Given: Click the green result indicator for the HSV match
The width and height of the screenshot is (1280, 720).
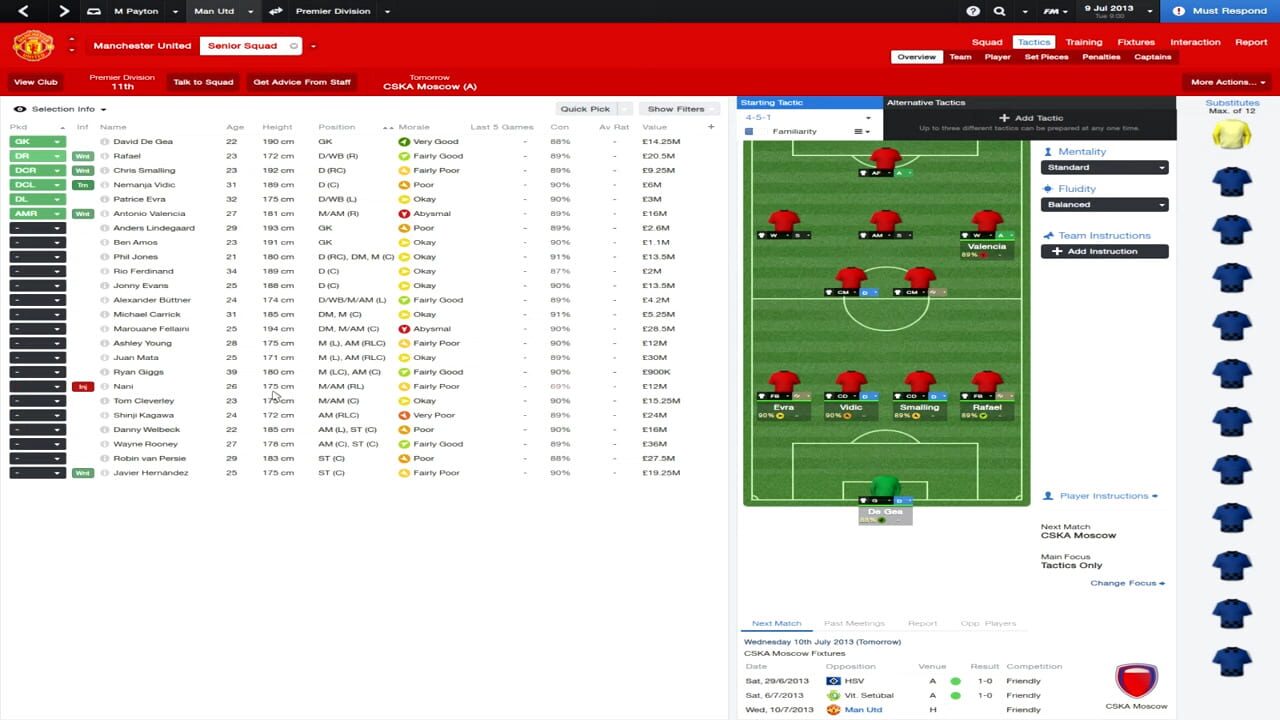Looking at the screenshot, I should click(958, 679).
